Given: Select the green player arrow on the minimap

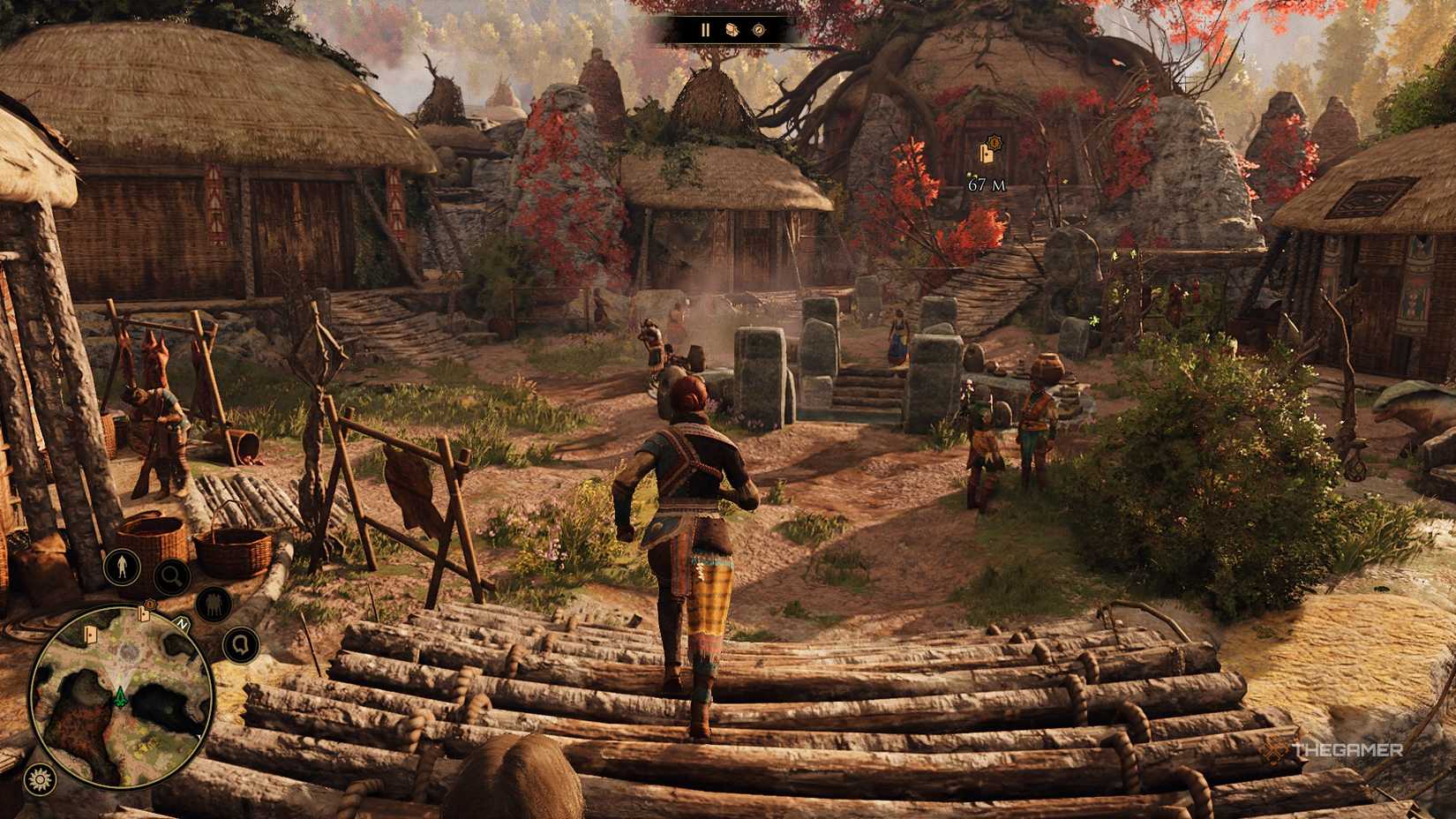Looking at the screenshot, I should pos(121,696).
